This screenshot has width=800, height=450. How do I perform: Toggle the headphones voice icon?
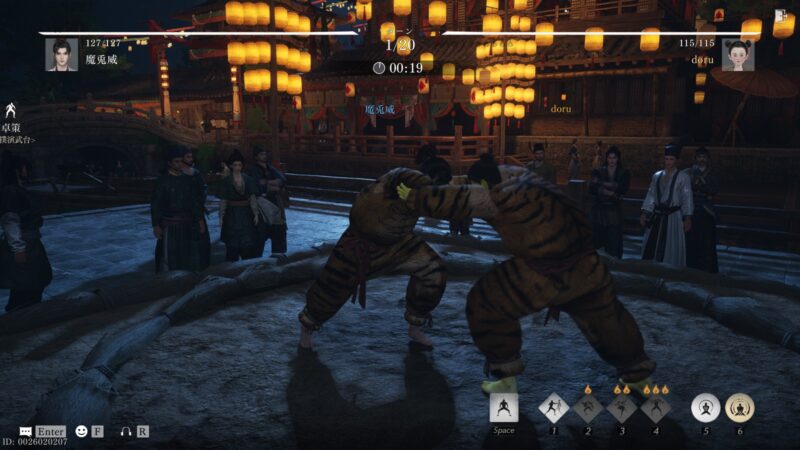(x=126, y=431)
